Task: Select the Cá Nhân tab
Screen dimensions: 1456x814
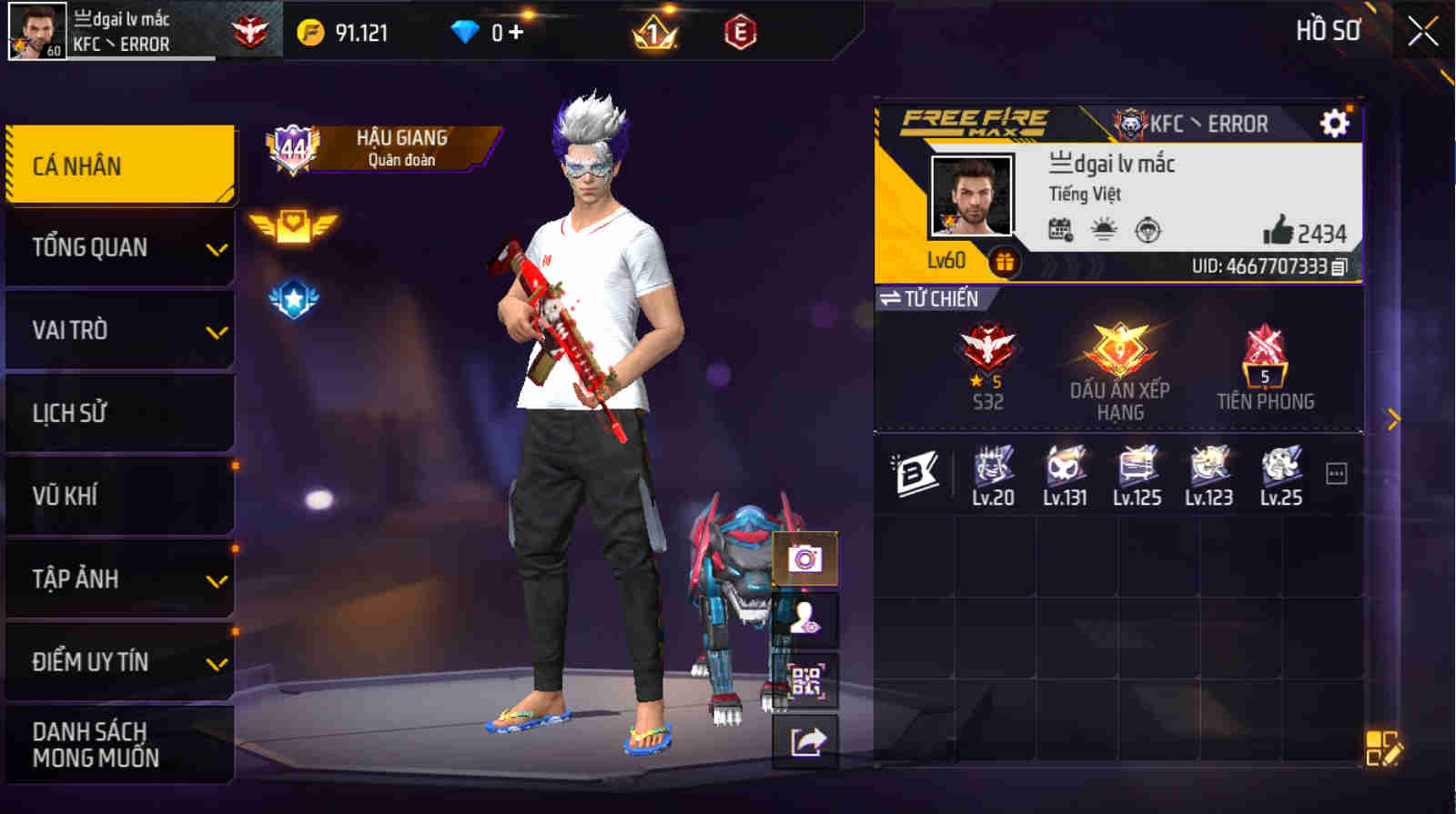Action: tap(118, 165)
